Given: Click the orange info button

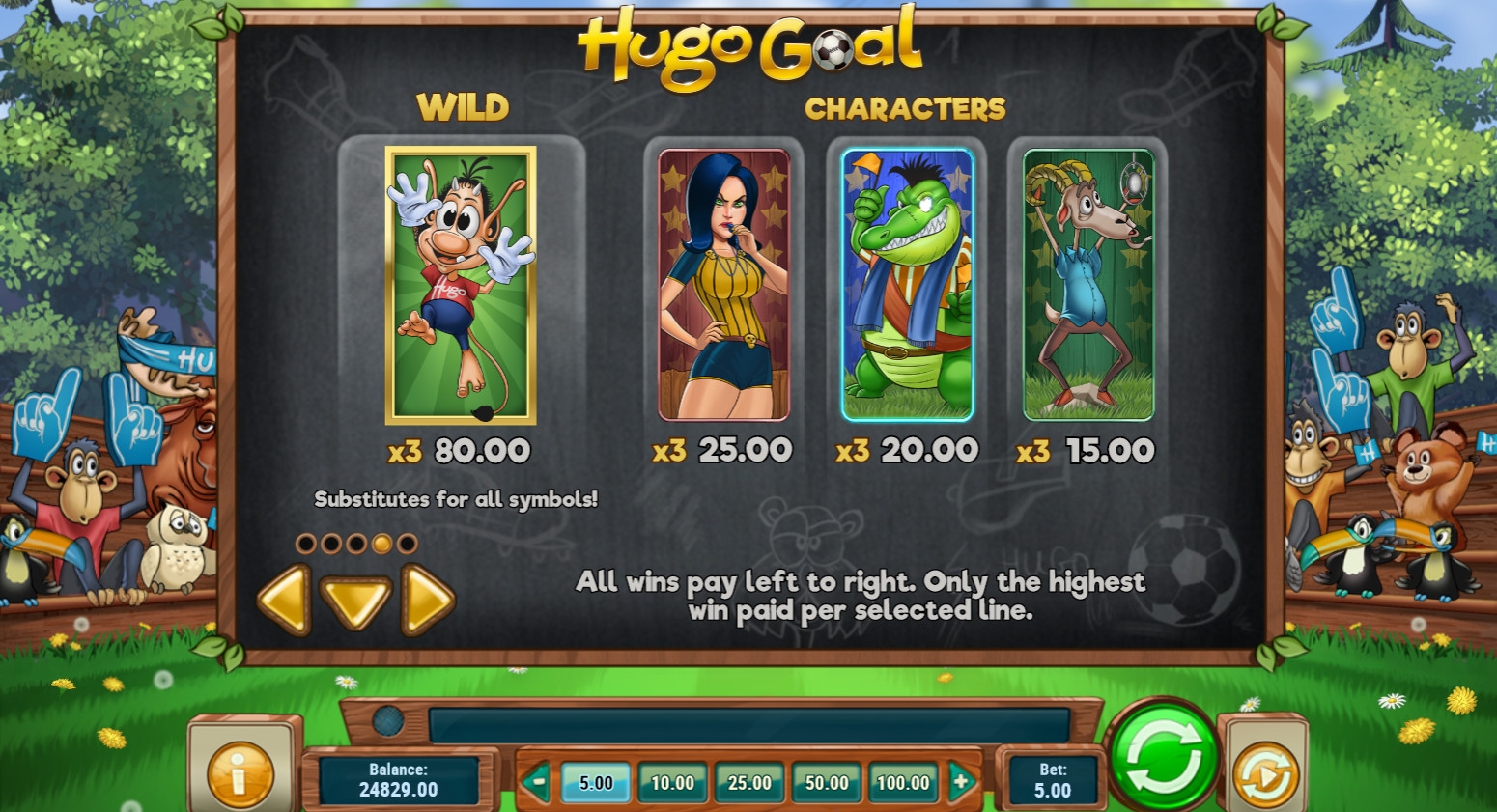Looking at the screenshot, I should [240, 771].
